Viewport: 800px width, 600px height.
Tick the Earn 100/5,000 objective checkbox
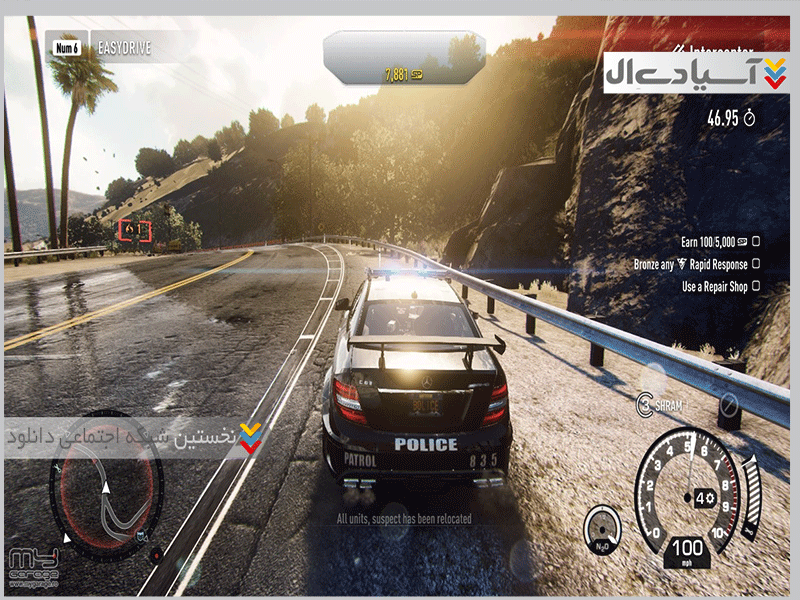click(x=757, y=241)
